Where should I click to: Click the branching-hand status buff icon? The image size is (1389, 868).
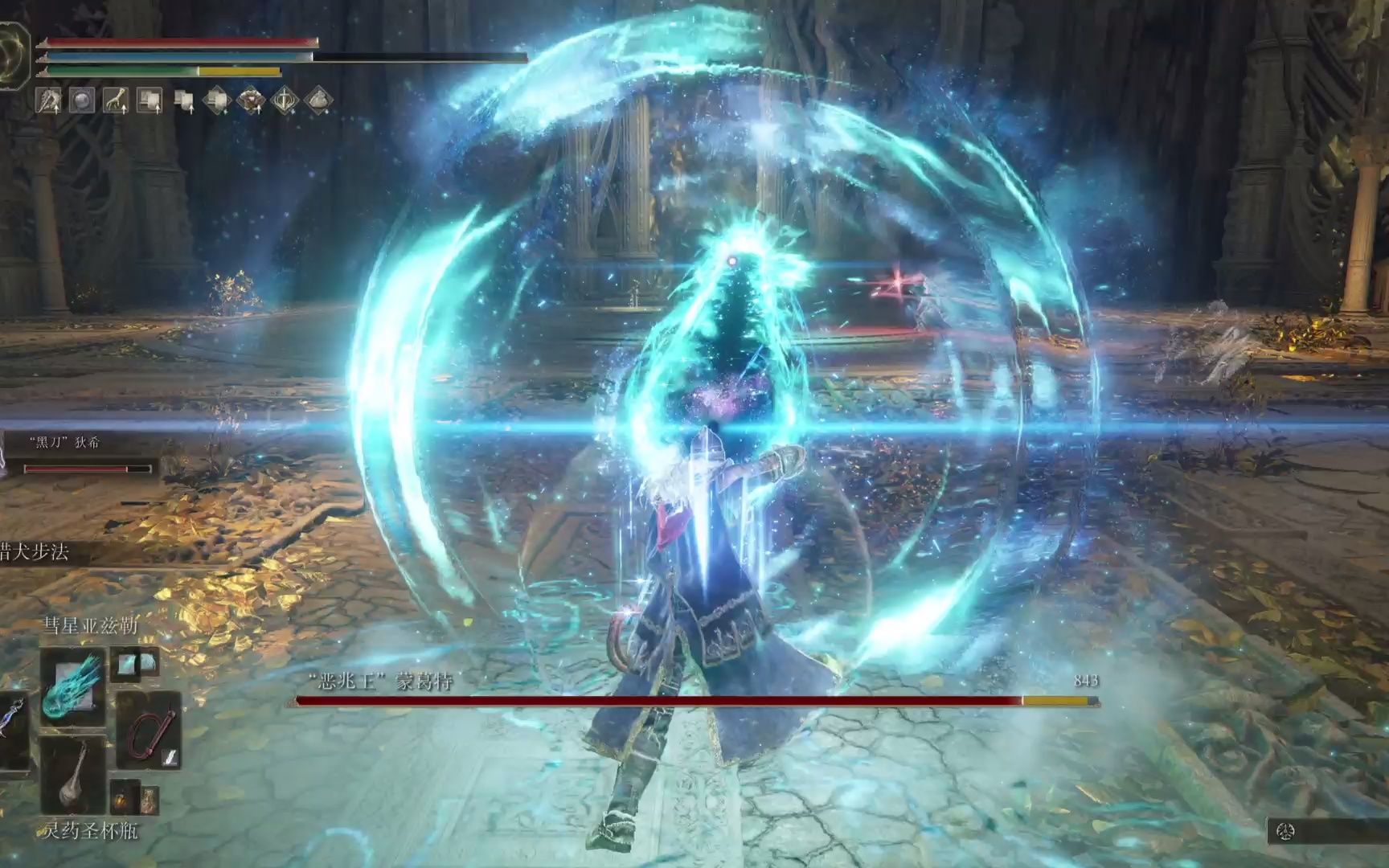click(x=115, y=101)
